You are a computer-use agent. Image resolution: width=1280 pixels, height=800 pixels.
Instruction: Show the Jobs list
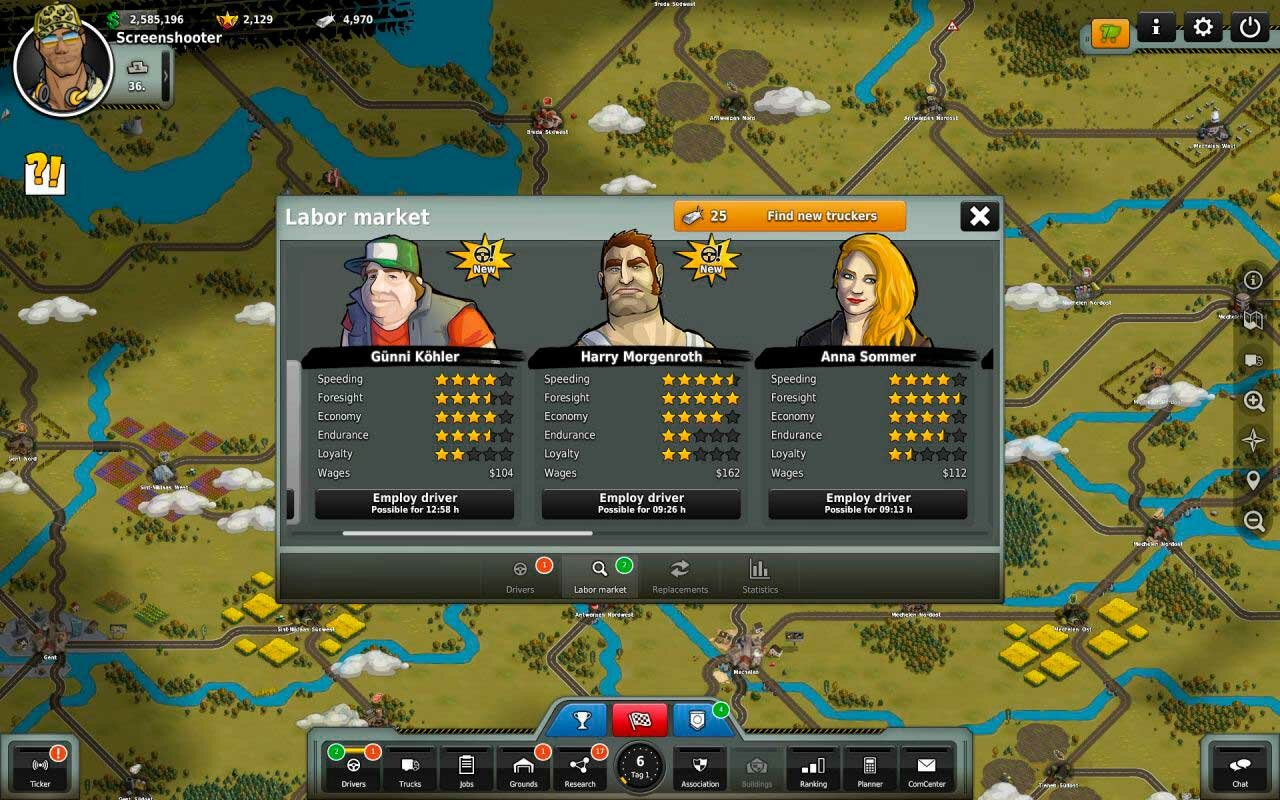tap(466, 770)
